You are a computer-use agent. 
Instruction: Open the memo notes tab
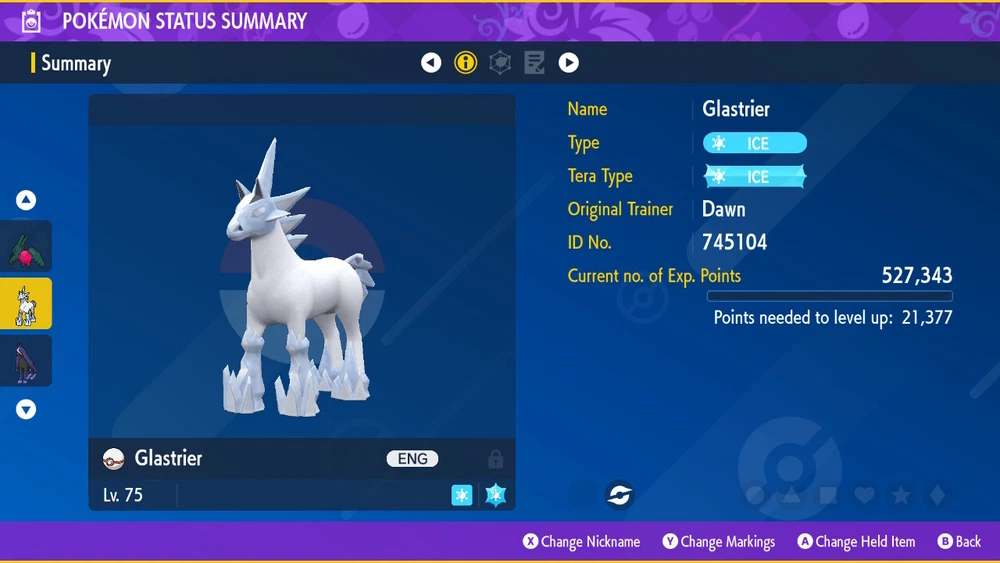(x=534, y=63)
